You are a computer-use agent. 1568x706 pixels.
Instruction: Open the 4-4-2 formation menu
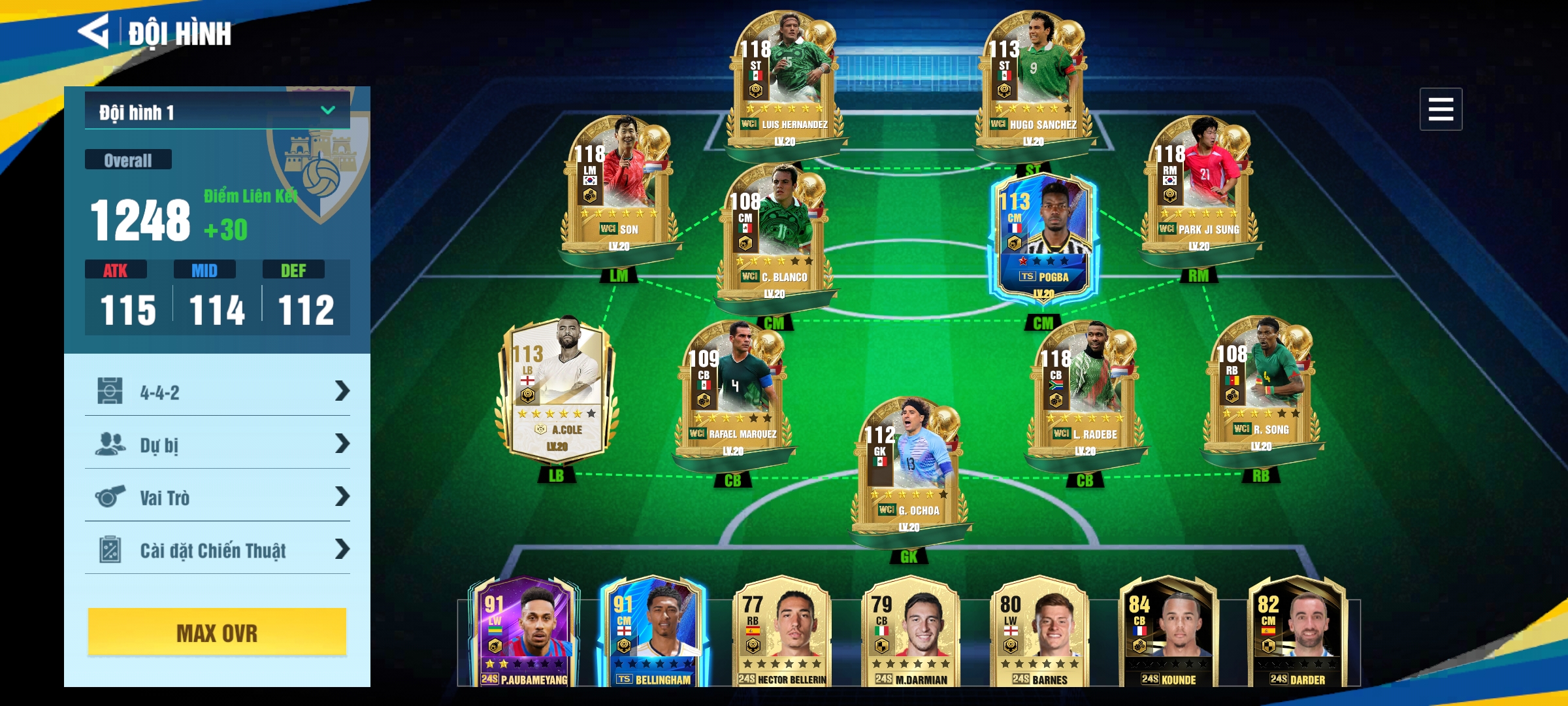[x=217, y=392]
